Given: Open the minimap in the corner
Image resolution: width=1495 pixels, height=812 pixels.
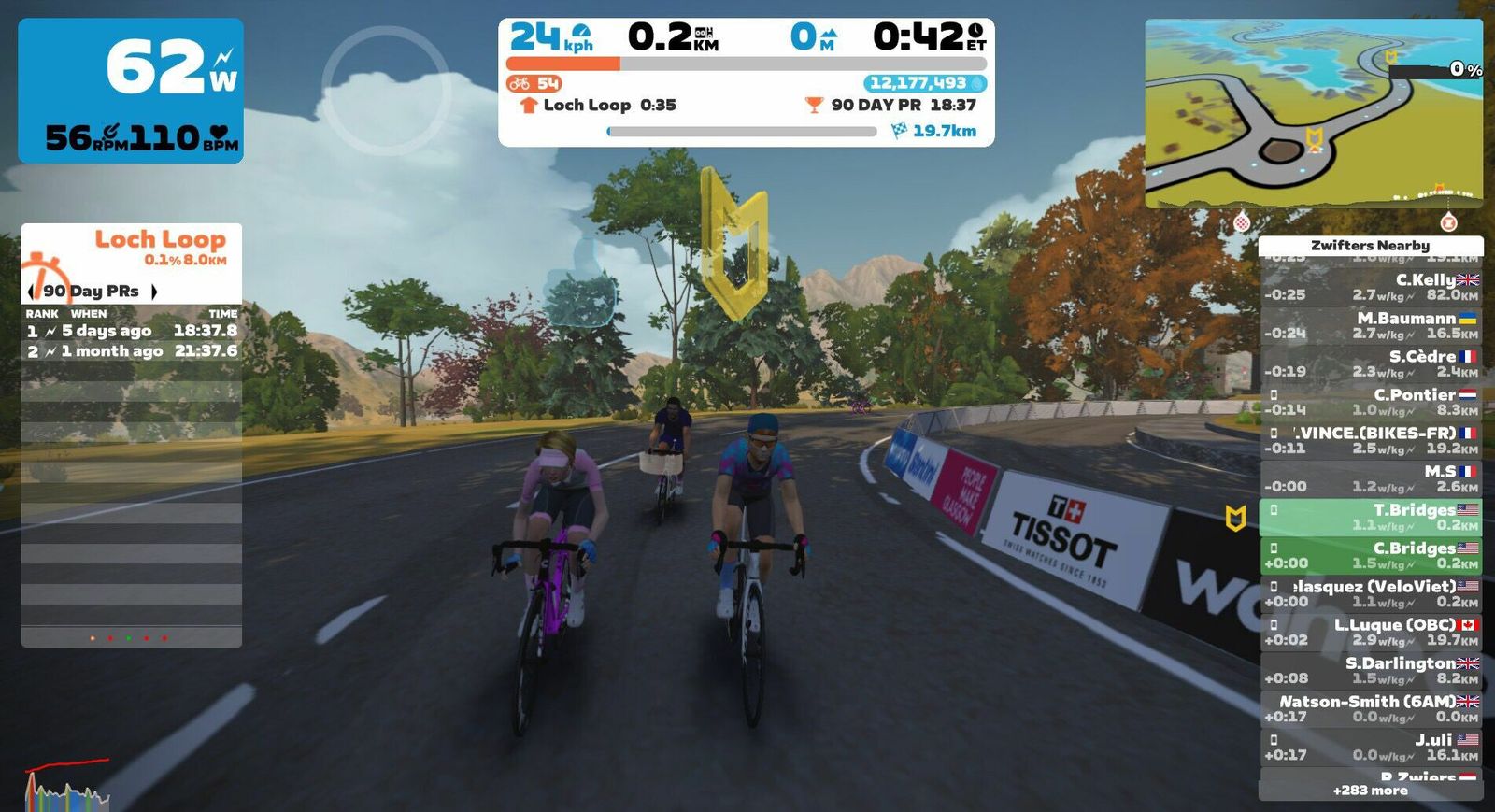Looking at the screenshot, I should pos(1313,112).
